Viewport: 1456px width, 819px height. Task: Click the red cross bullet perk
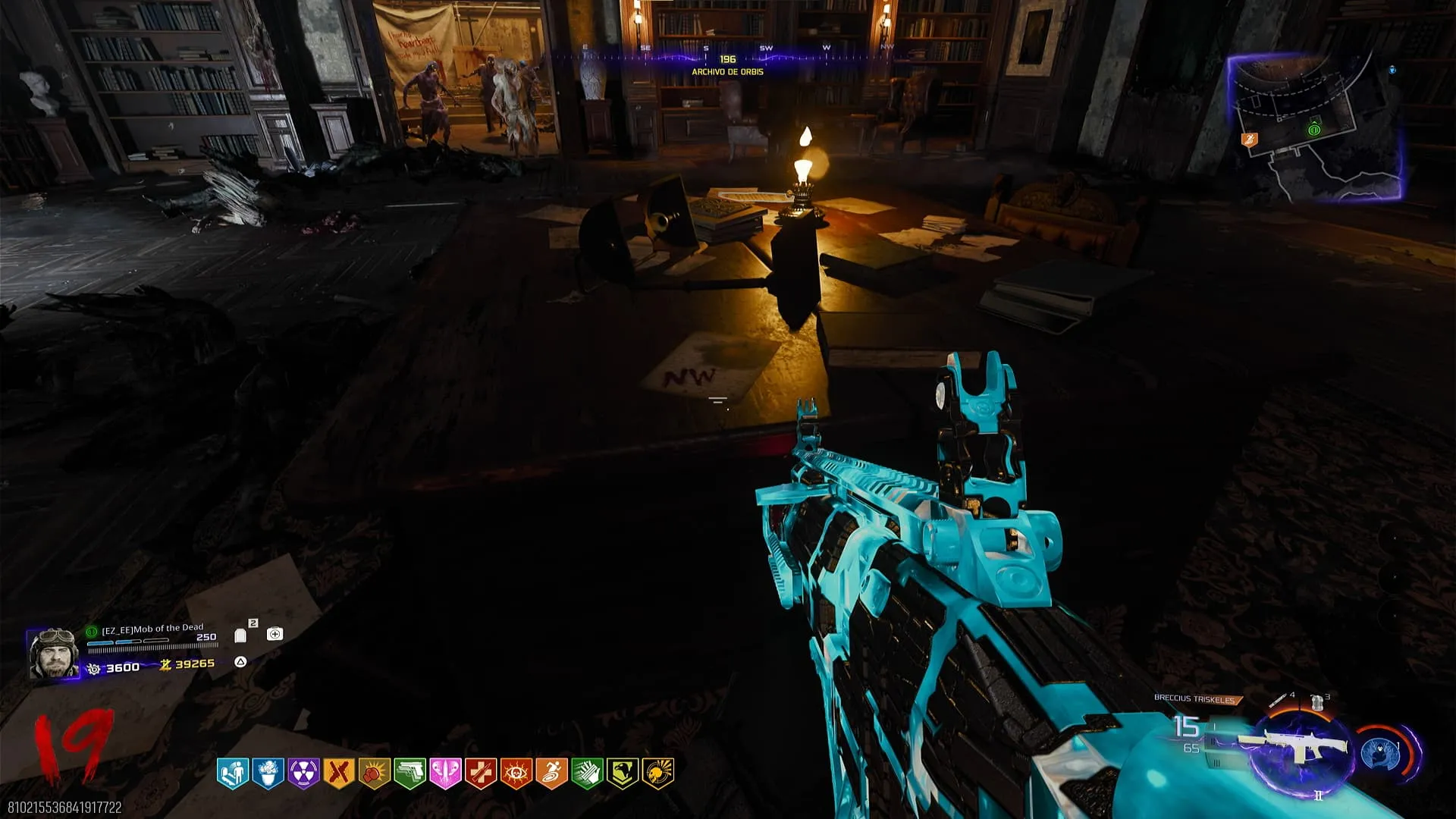point(481,773)
